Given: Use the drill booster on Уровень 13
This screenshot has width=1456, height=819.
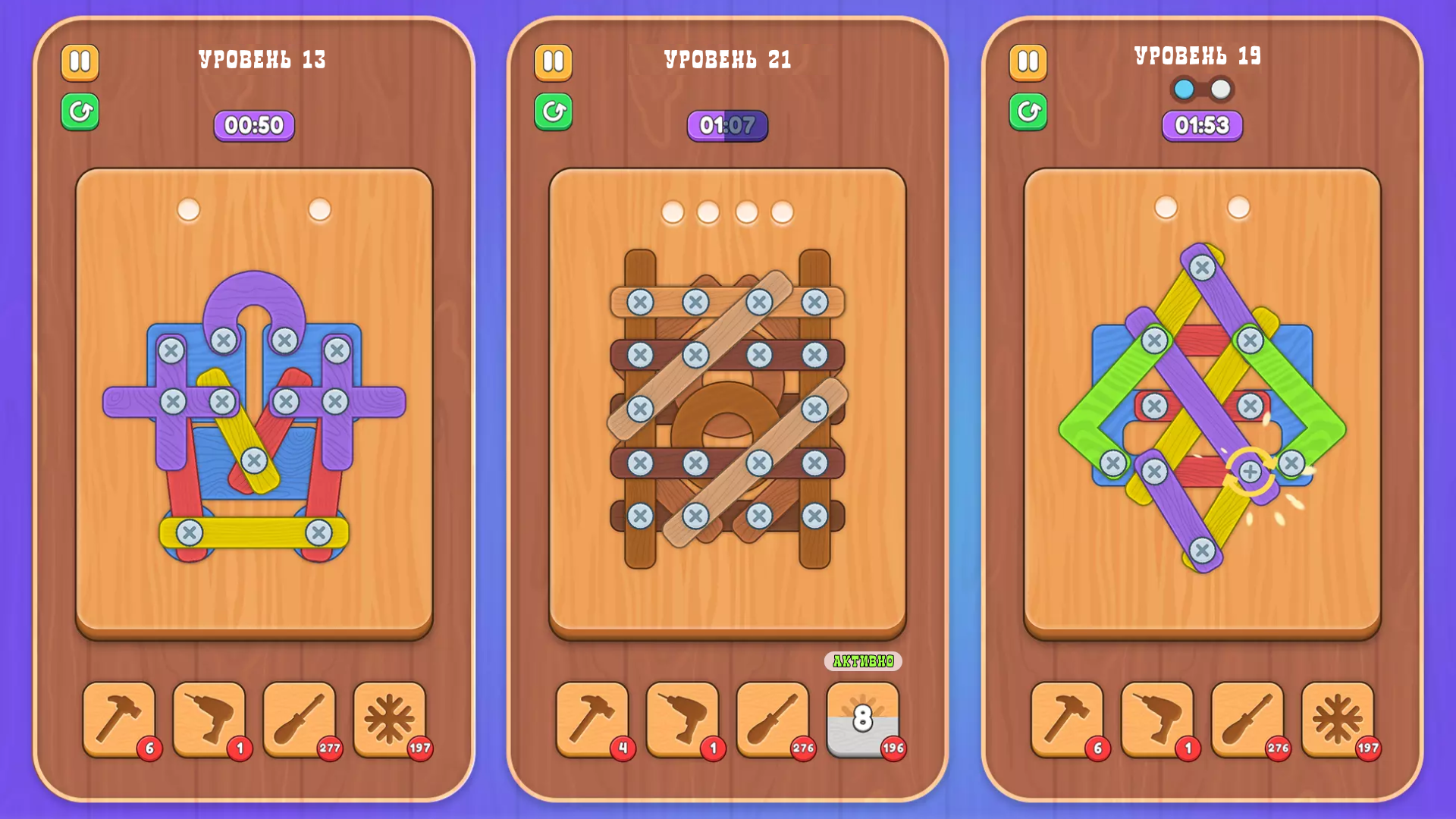Looking at the screenshot, I should click(209, 719).
